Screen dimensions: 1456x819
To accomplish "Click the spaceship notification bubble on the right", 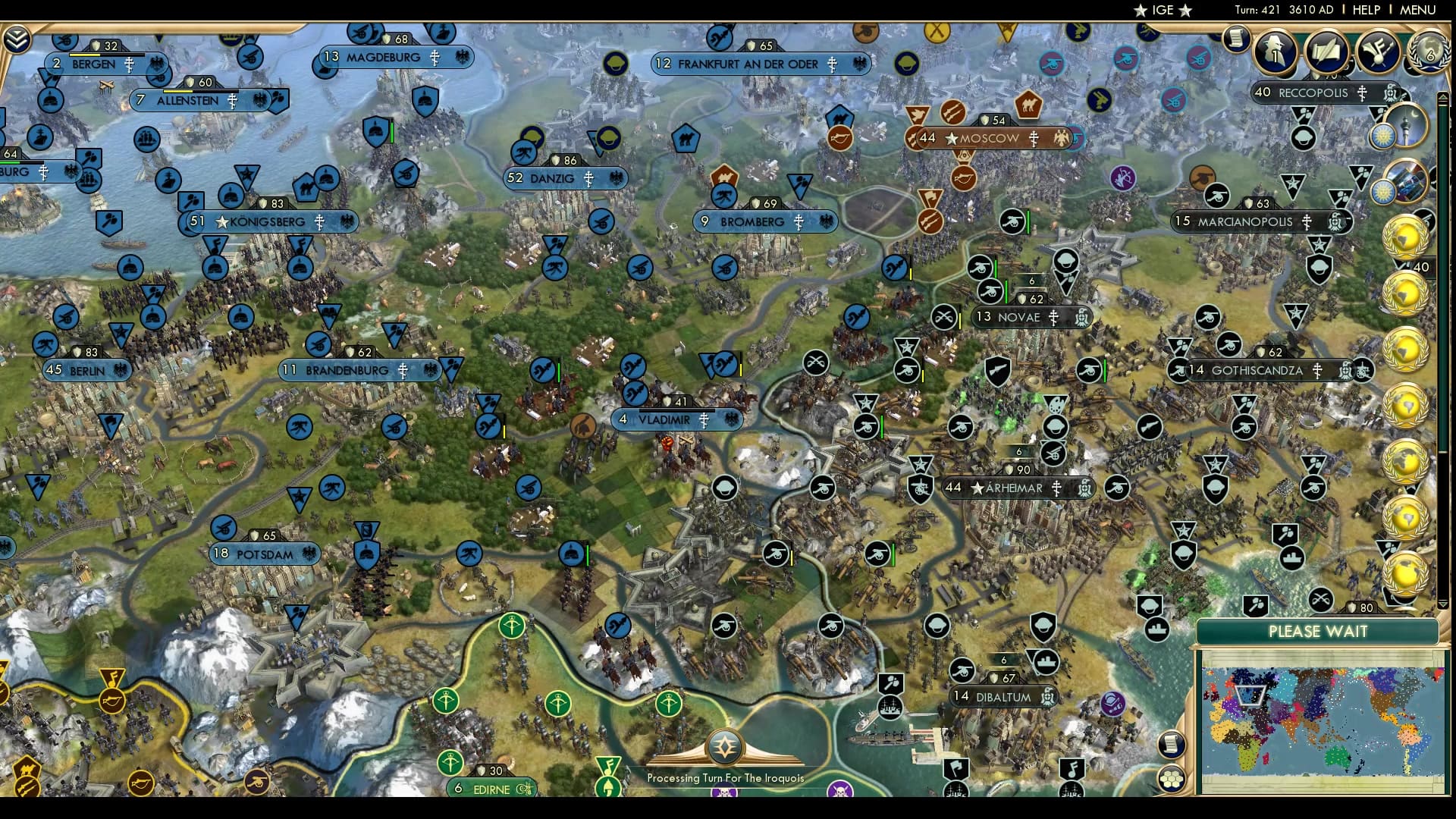I will tap(1409, 180).
